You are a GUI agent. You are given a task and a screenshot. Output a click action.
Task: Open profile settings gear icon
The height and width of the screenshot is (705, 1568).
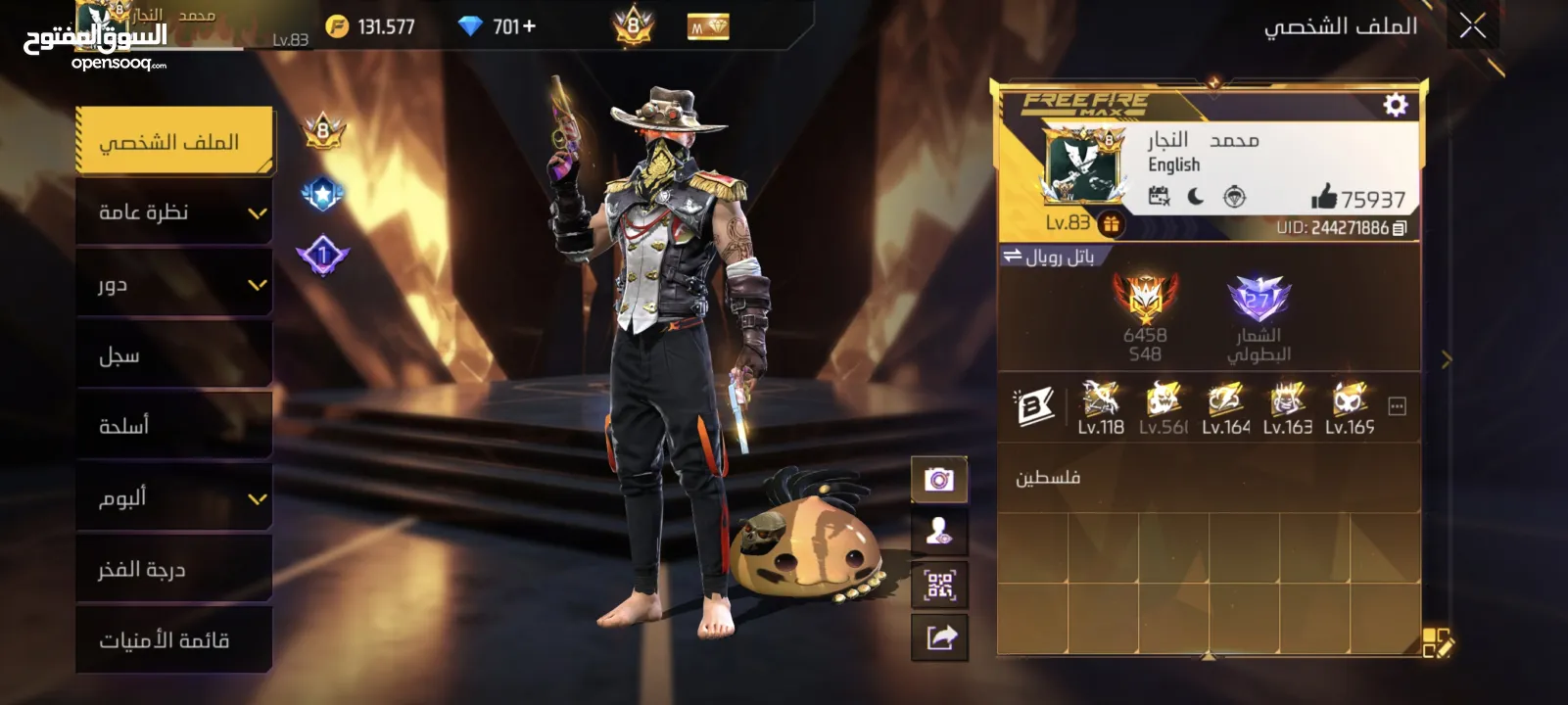point(1395,105)
